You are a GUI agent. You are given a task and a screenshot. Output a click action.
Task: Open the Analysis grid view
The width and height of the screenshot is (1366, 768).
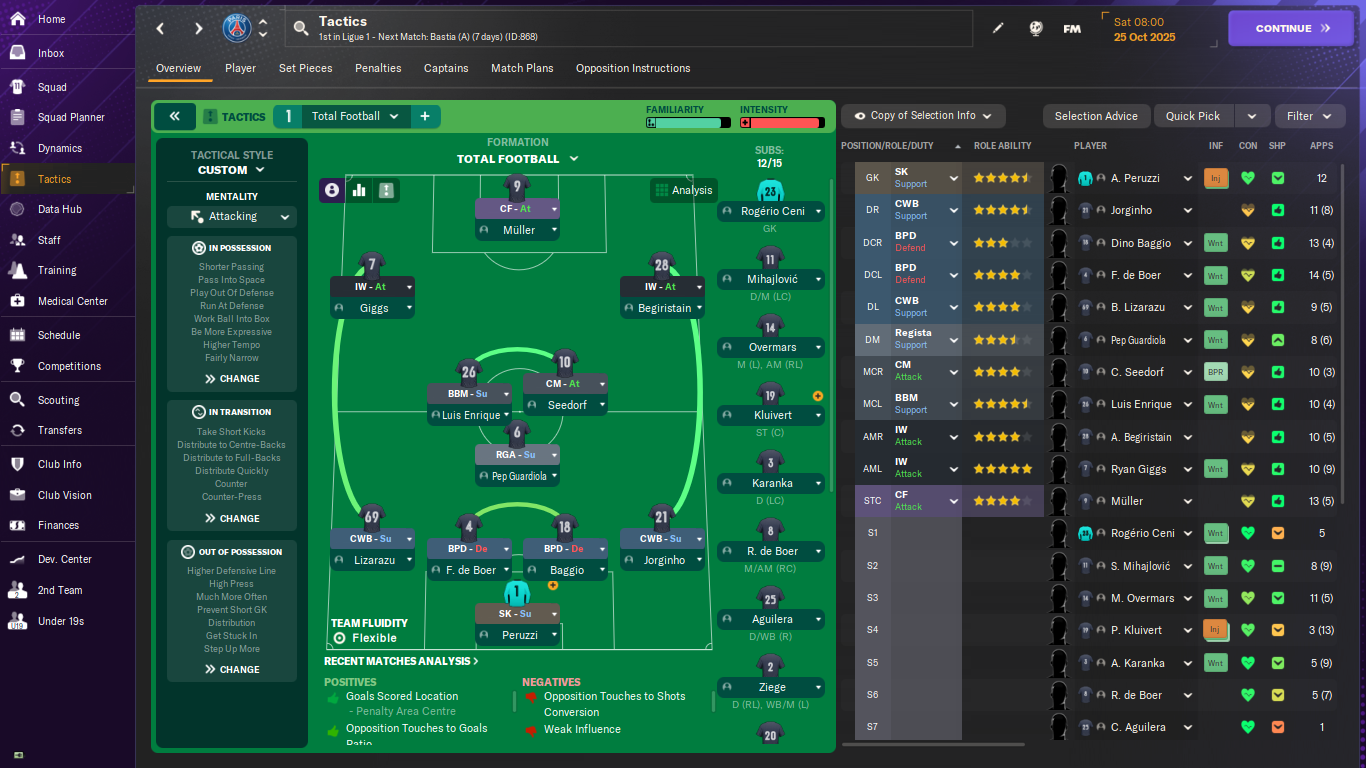click(684, 190)
